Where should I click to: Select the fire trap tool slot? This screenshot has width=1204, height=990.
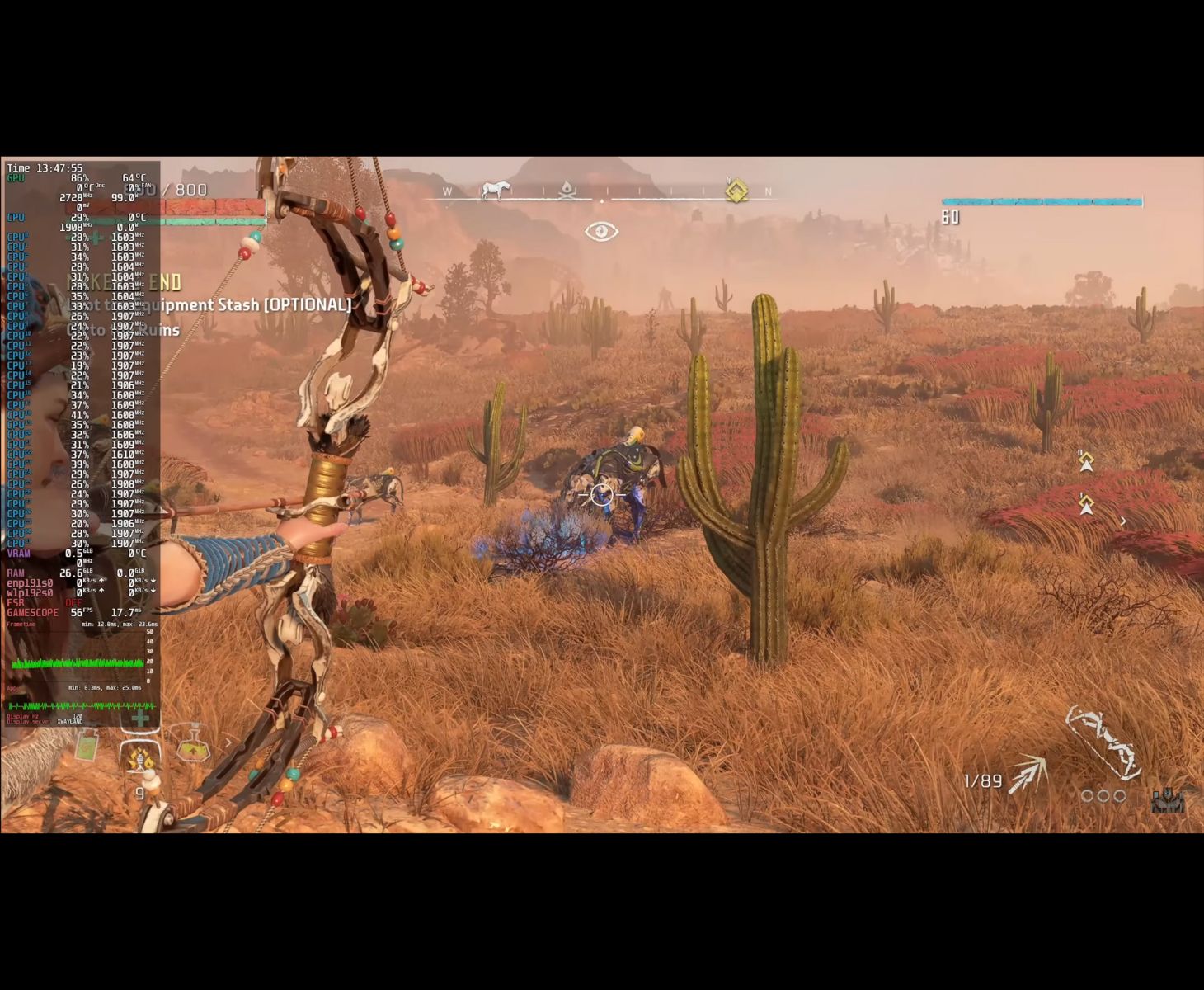pos(141,757)
